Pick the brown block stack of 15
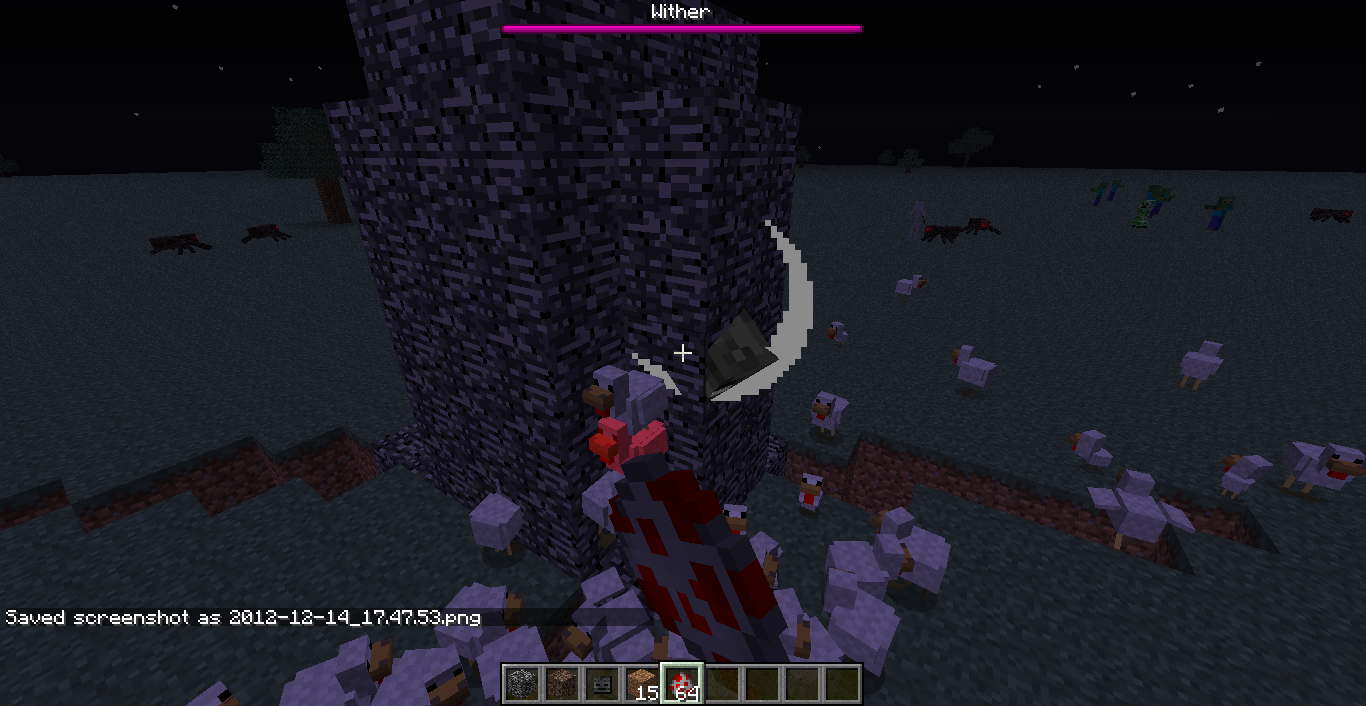The image size is (1366, 706). (x=641, y=684)
